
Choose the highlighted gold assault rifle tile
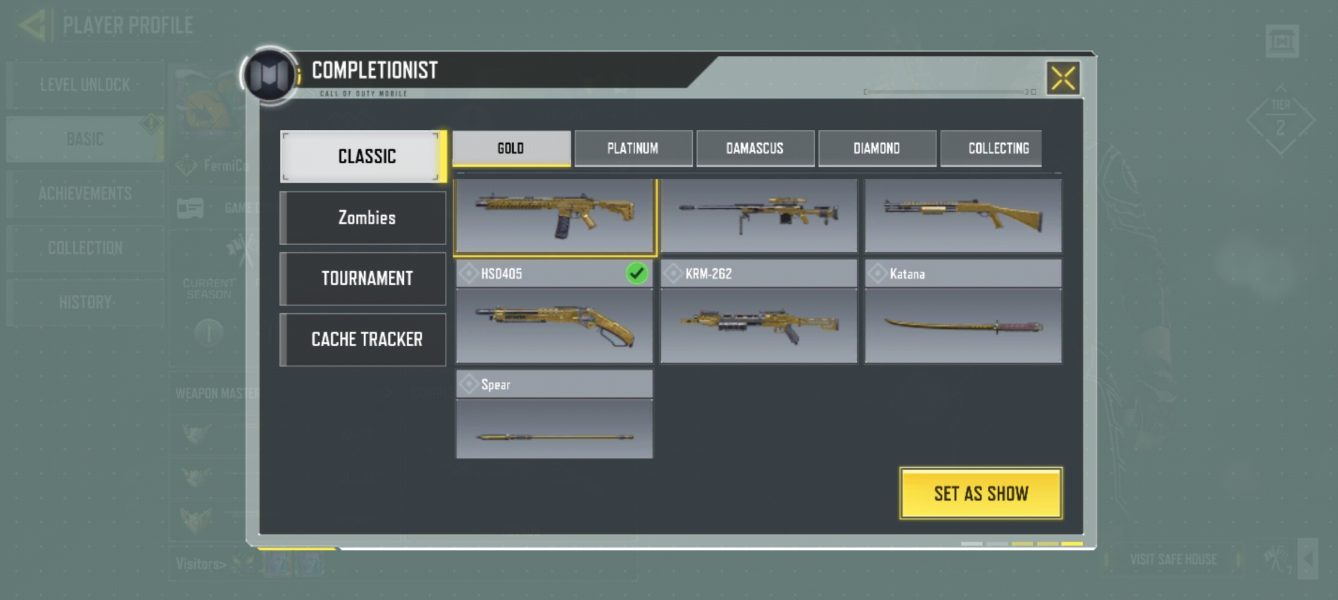(x=555, y=215)
